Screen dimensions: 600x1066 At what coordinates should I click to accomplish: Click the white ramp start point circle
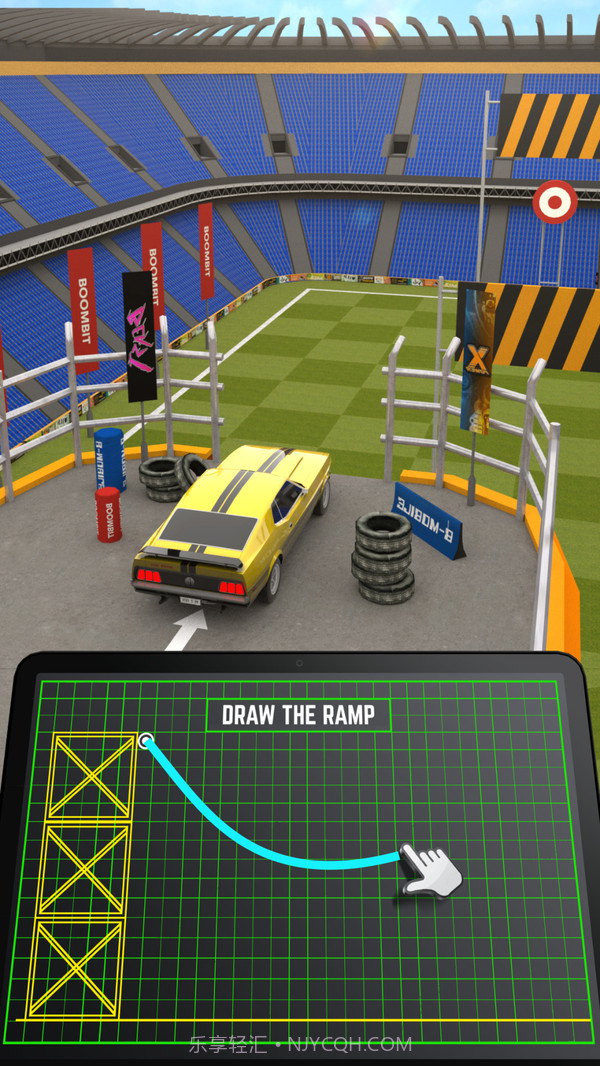147,741
